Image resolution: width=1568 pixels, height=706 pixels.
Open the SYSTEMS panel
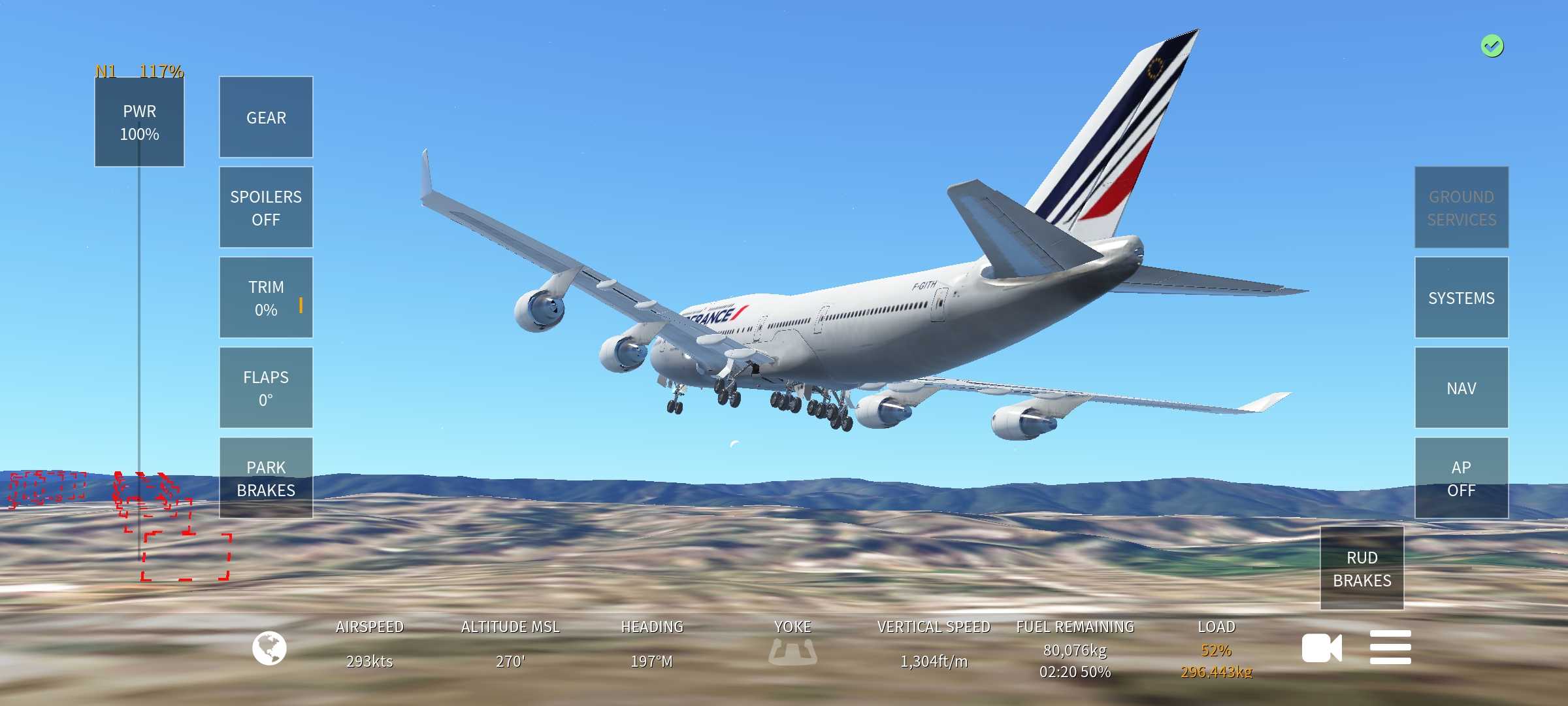[x=1461, y=297]
